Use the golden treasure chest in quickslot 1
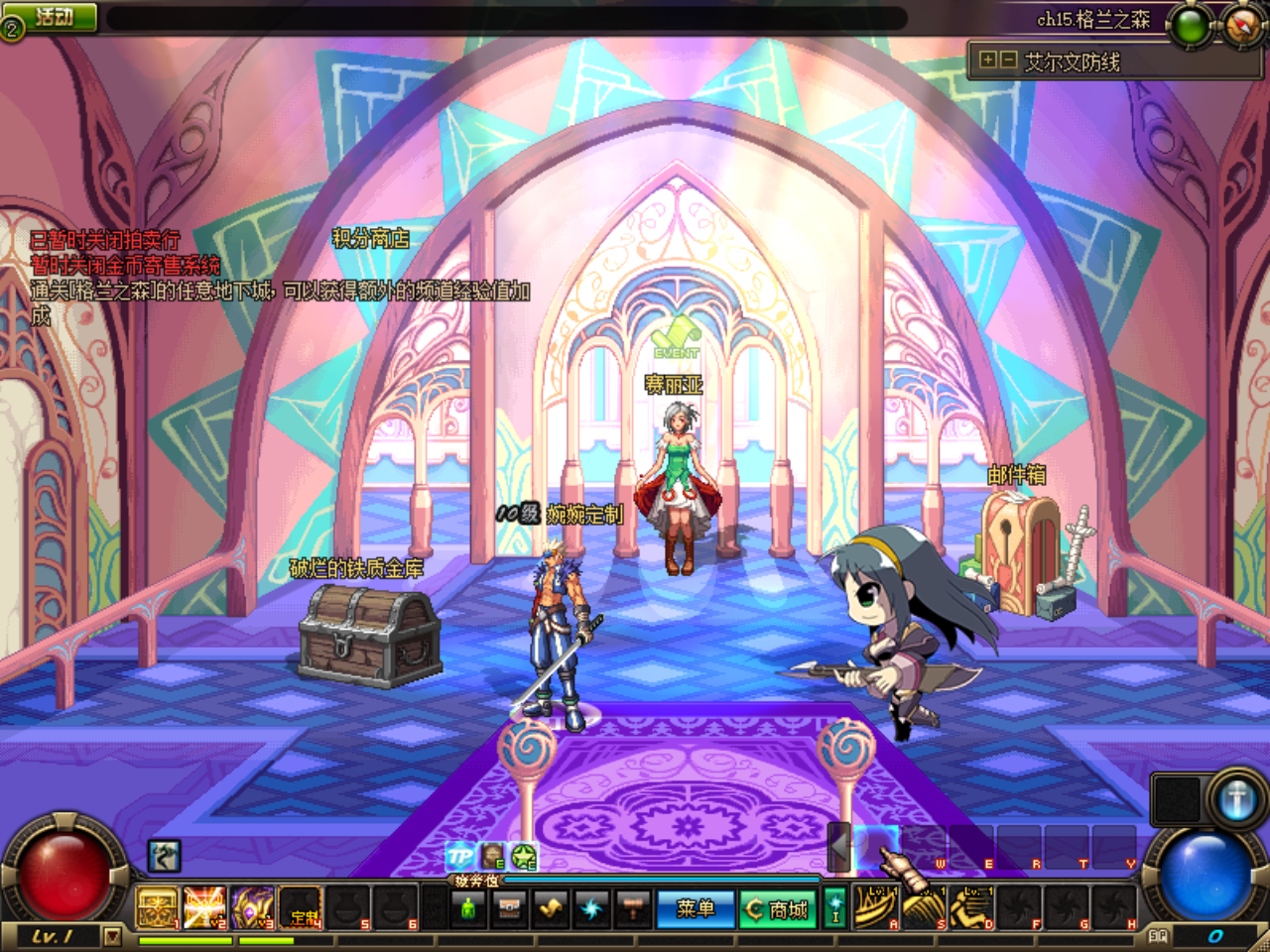The height and width of the screenshot is (952, 1270). point(157,907)
